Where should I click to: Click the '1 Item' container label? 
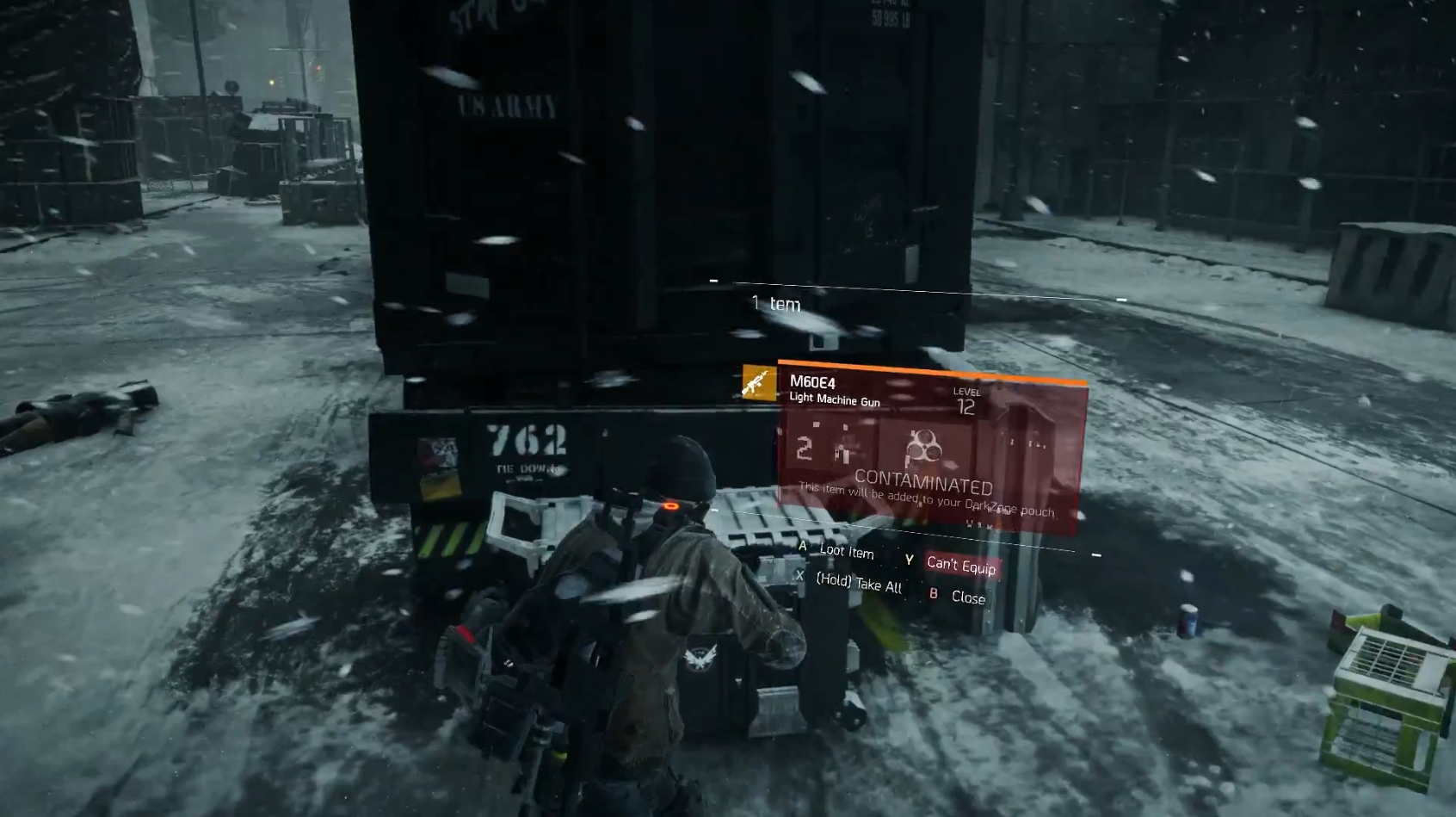coord(777,301)
